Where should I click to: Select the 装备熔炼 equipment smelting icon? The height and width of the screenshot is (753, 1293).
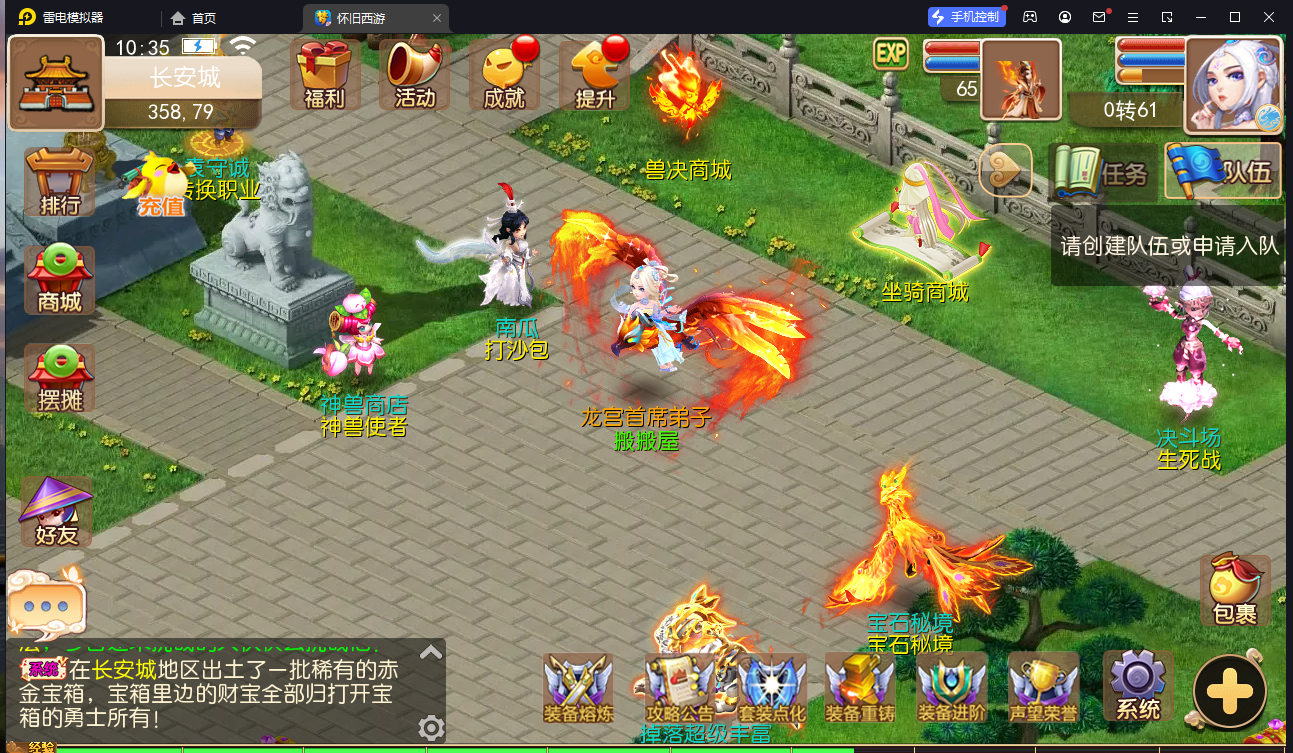pyautogui.click(x=578, y=686)
